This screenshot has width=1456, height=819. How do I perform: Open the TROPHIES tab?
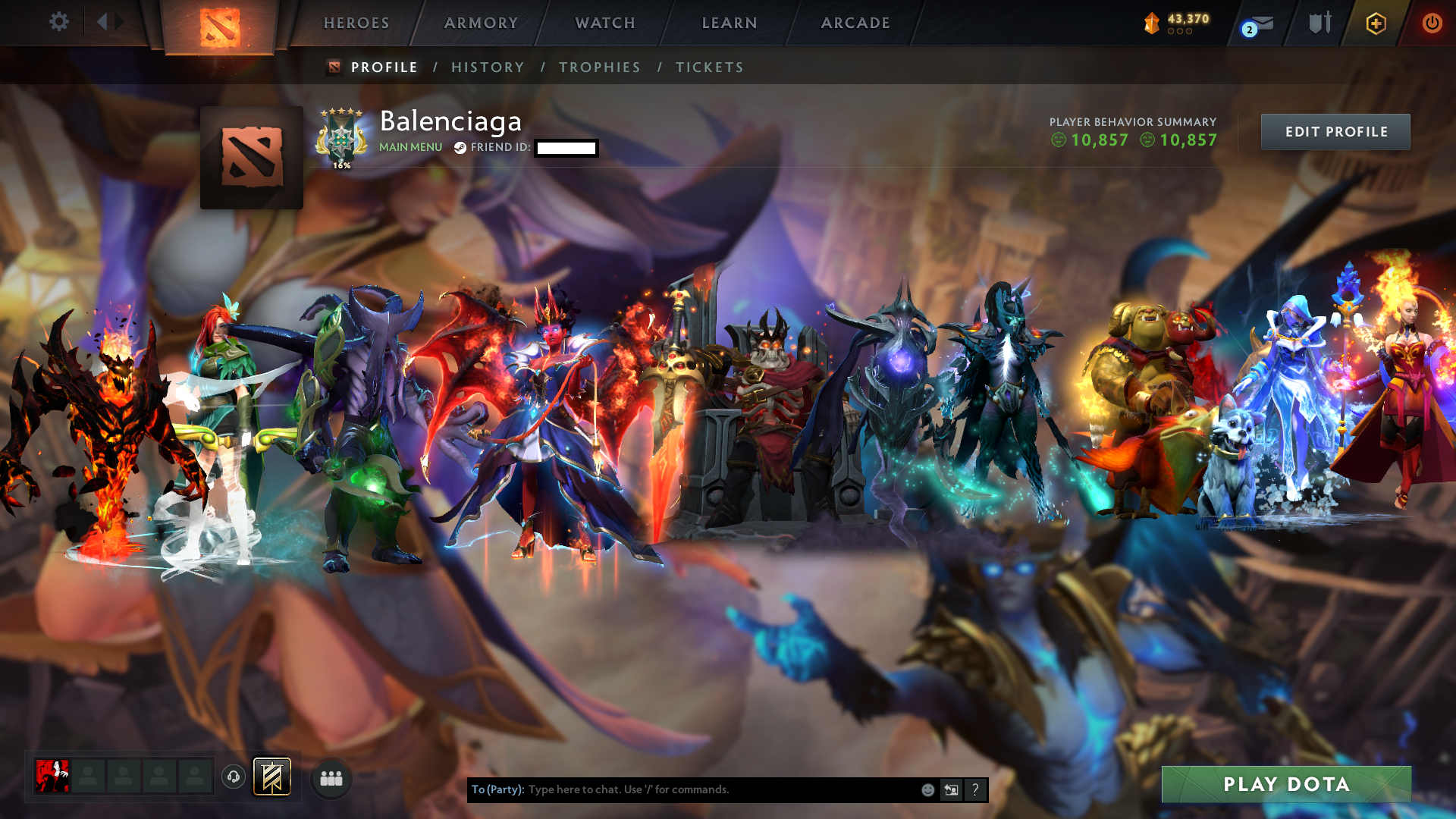click(599, 67)
